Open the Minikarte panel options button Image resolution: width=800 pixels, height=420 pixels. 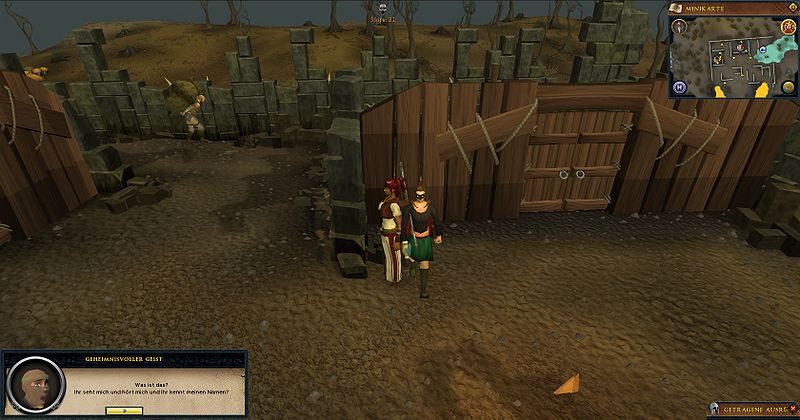[x=791, y=7]
